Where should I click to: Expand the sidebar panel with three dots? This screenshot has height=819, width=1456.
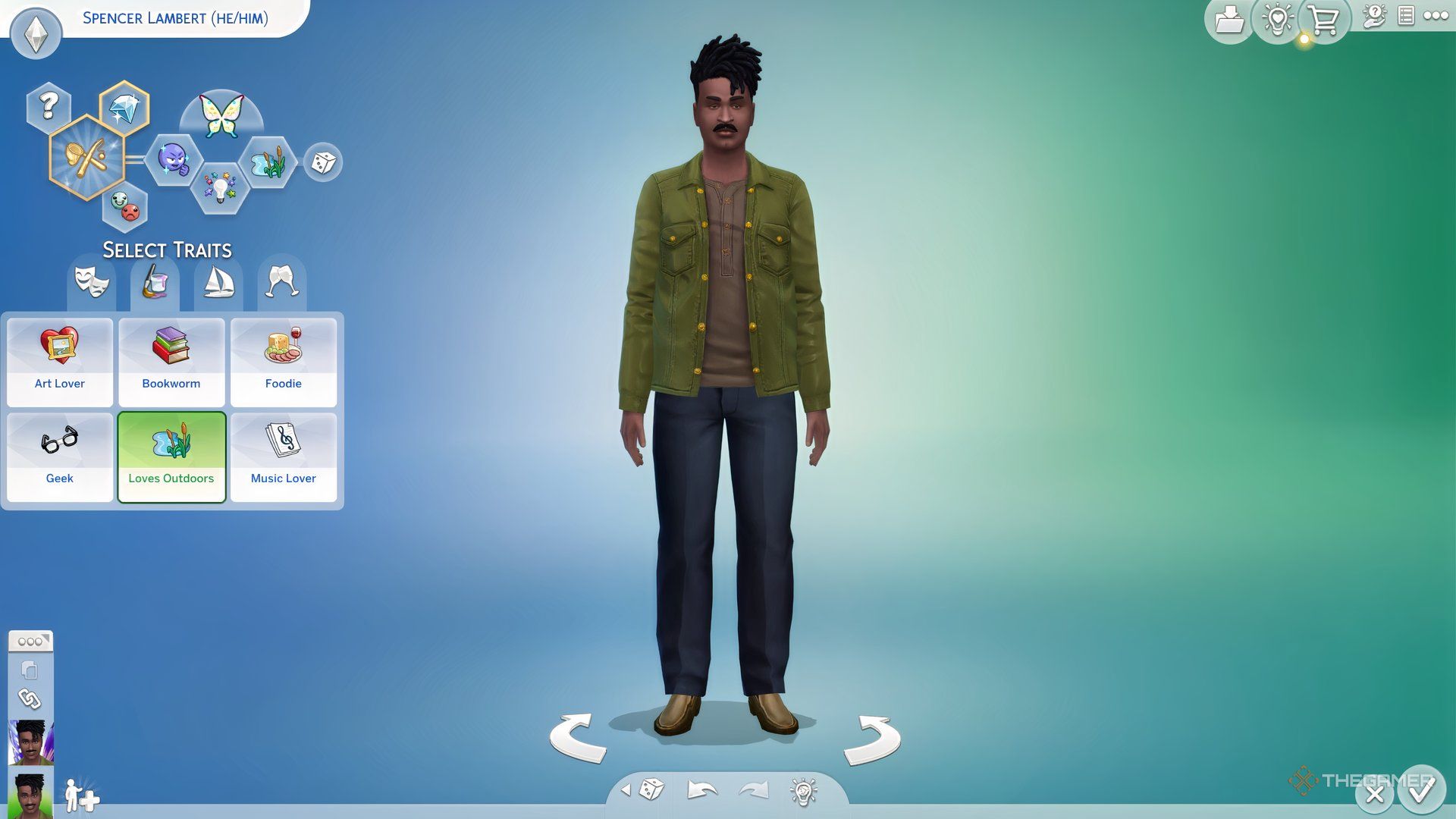(30, 641)
